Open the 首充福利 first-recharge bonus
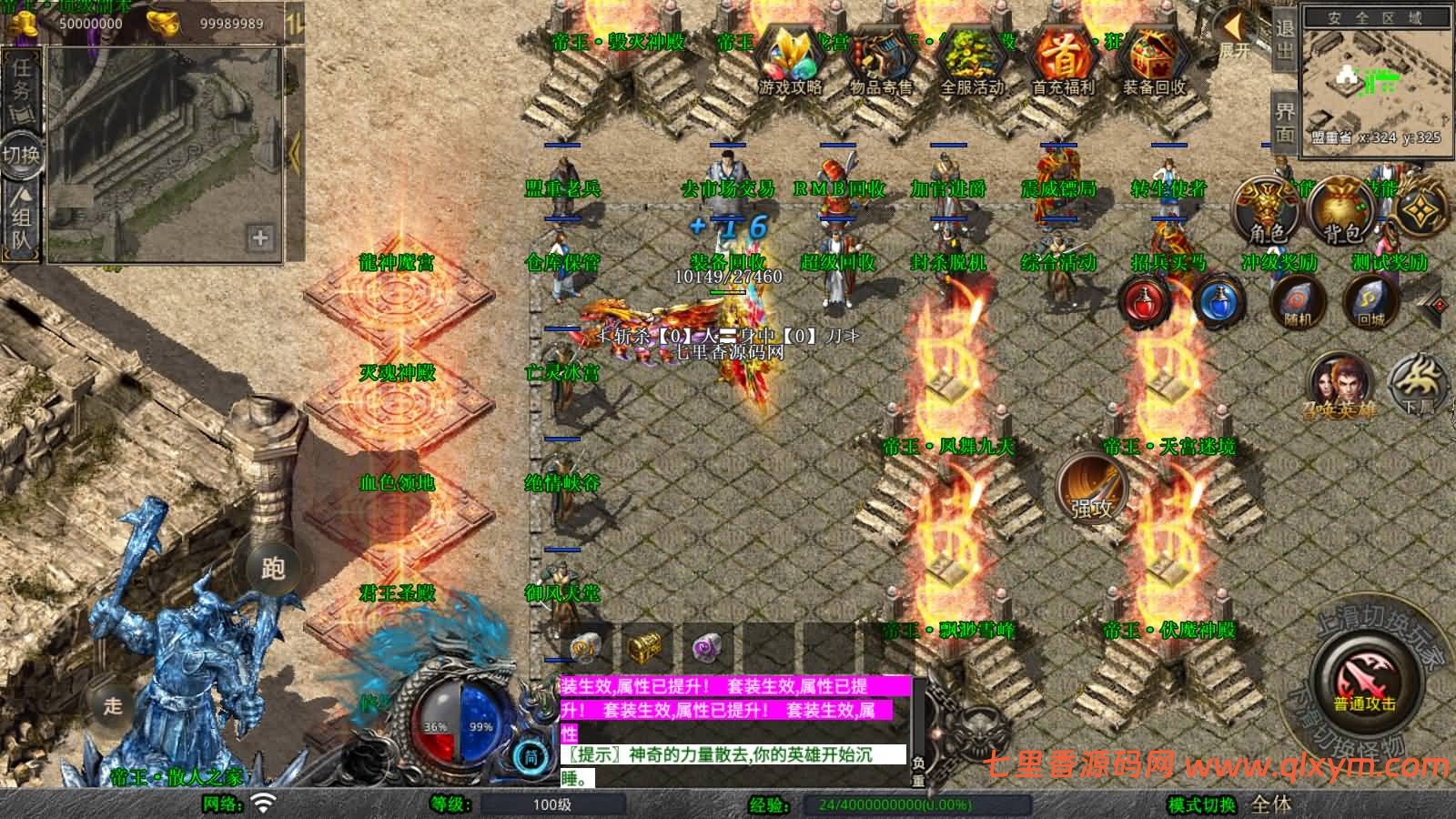1456x819 pixels. point(1063,60)
